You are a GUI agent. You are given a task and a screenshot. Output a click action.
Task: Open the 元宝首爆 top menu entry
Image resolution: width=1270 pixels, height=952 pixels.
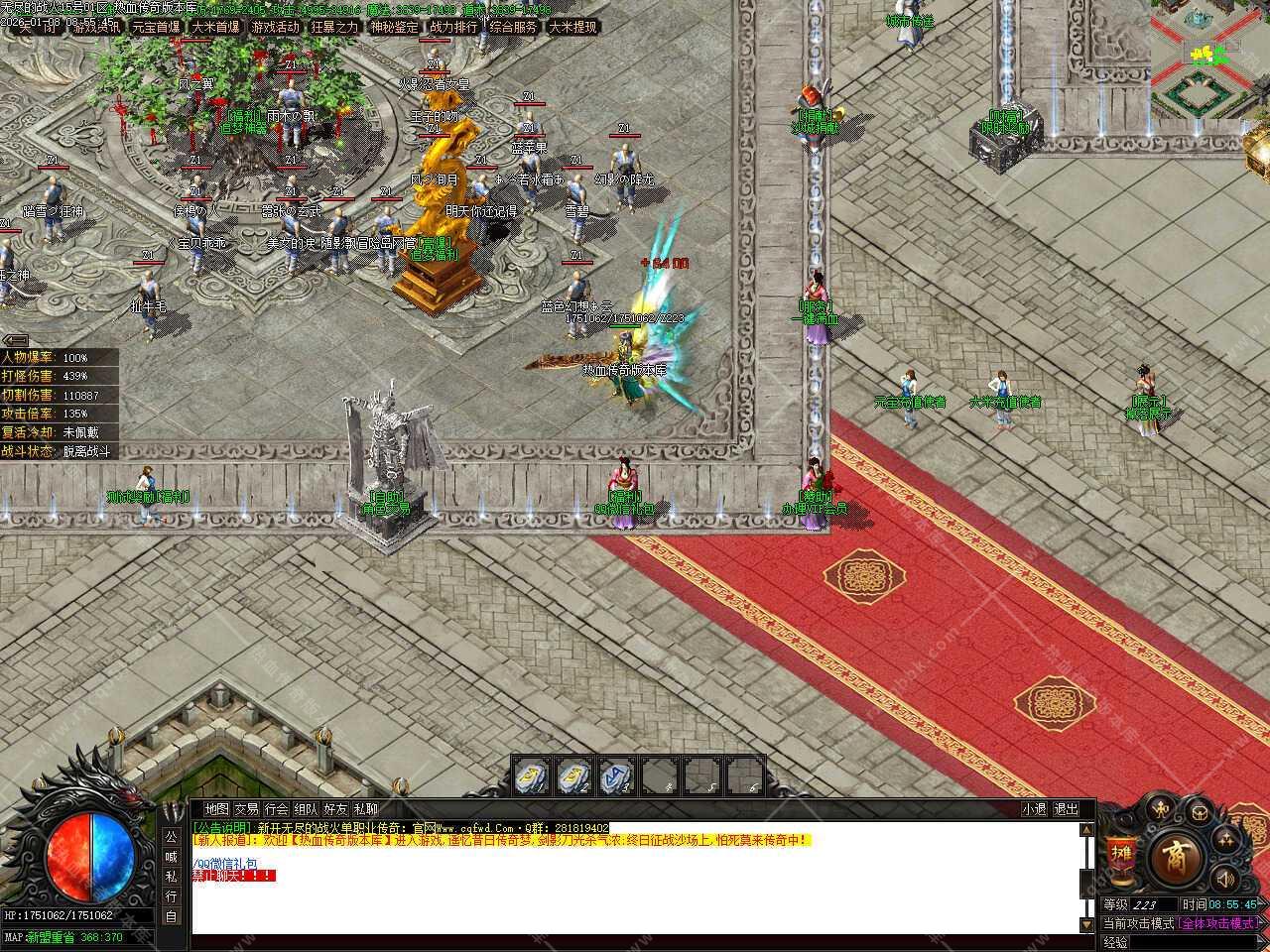156,27
